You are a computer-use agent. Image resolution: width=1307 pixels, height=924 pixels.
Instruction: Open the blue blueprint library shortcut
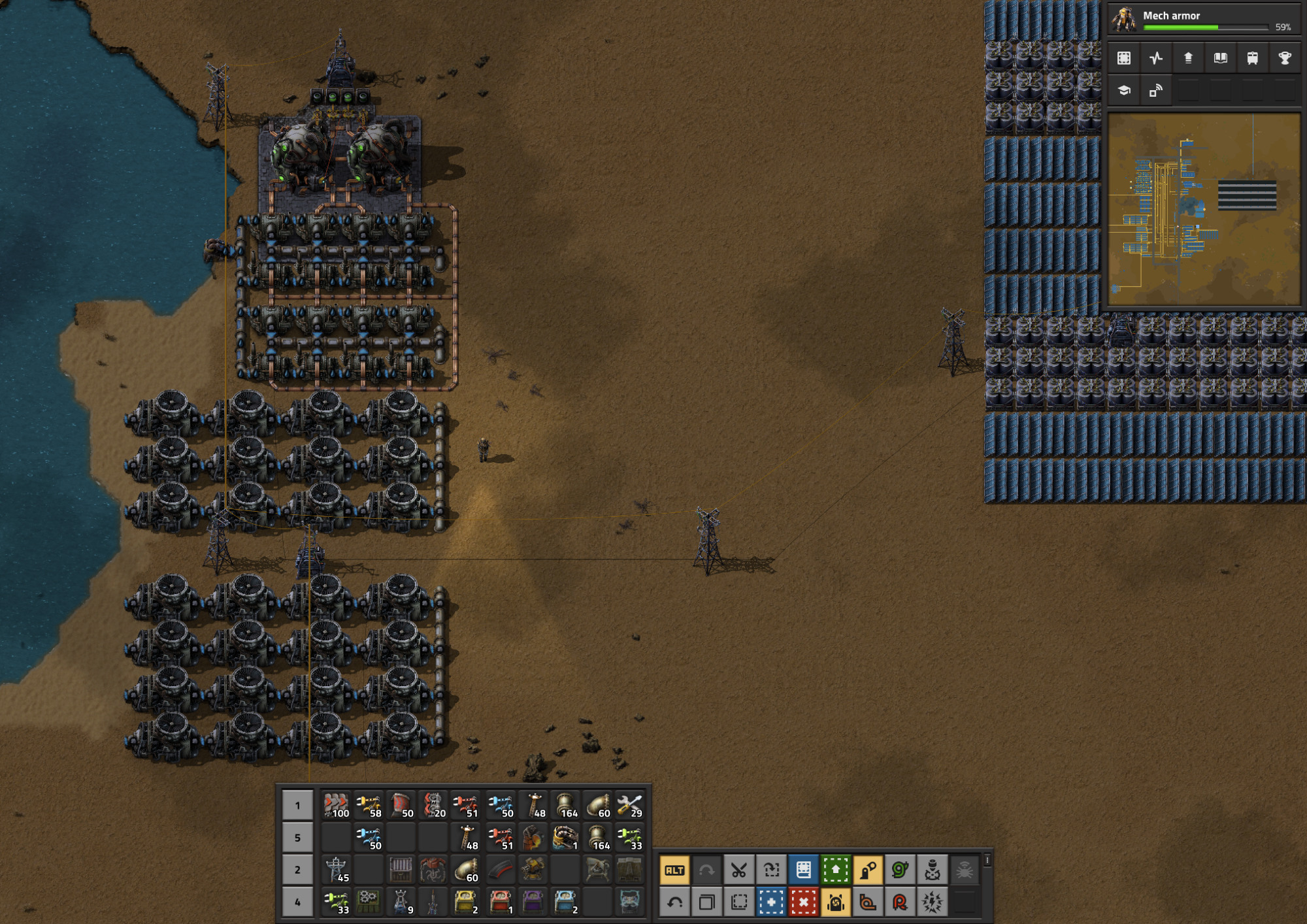pos(803,870)
